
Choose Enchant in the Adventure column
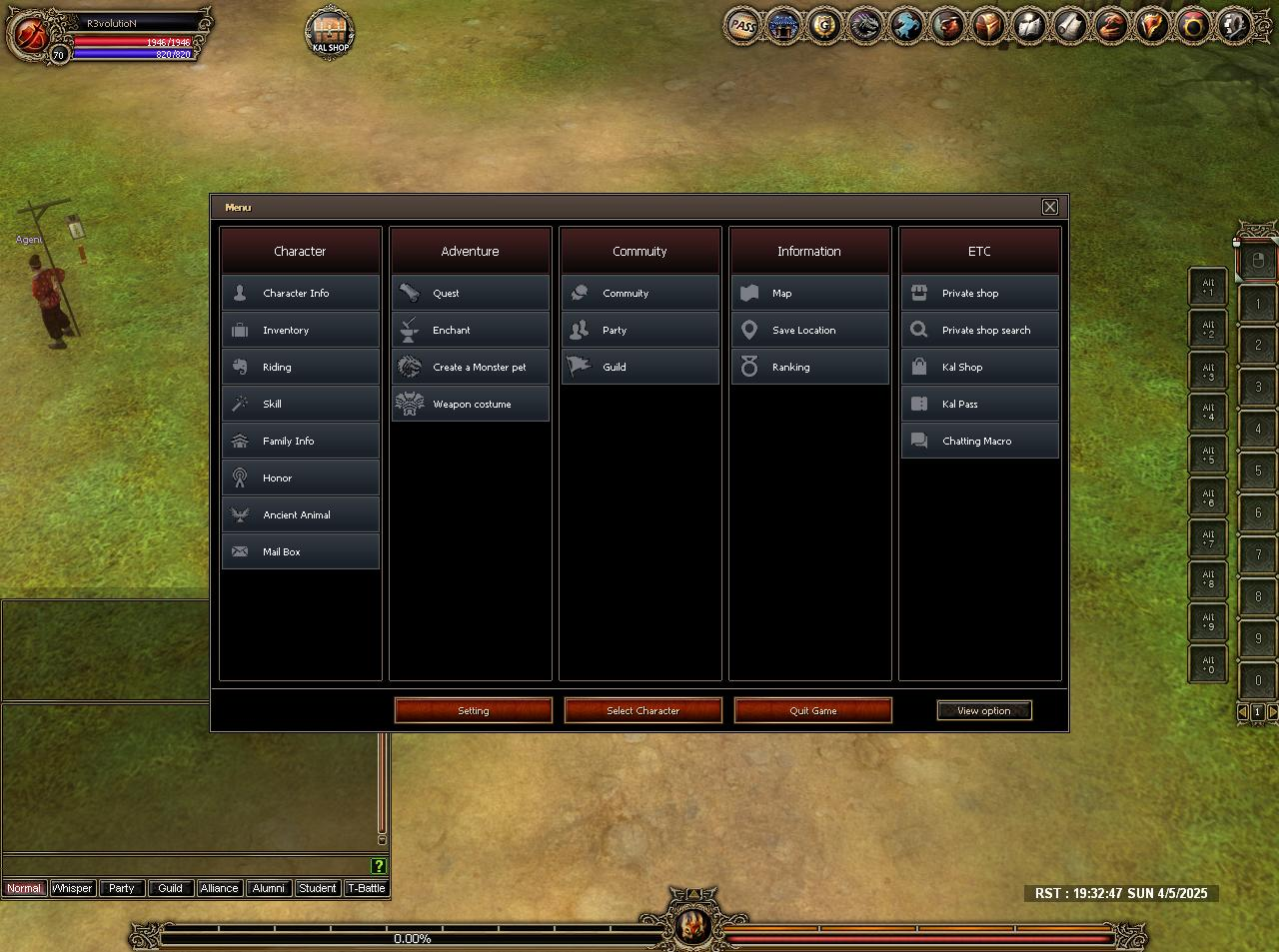coord(470,330)
